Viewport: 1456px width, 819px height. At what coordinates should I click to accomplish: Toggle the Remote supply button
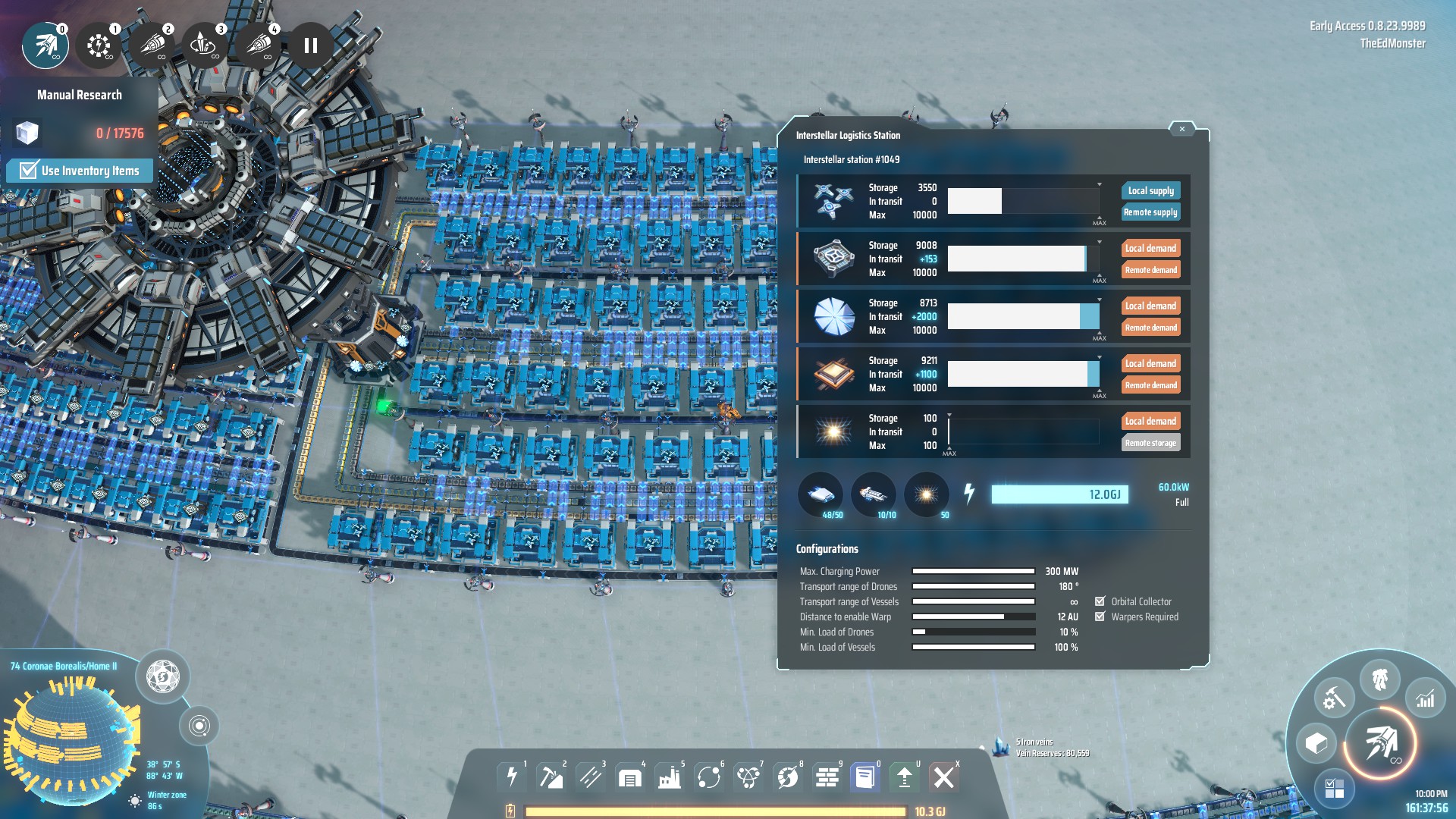tap(1150, 212)
